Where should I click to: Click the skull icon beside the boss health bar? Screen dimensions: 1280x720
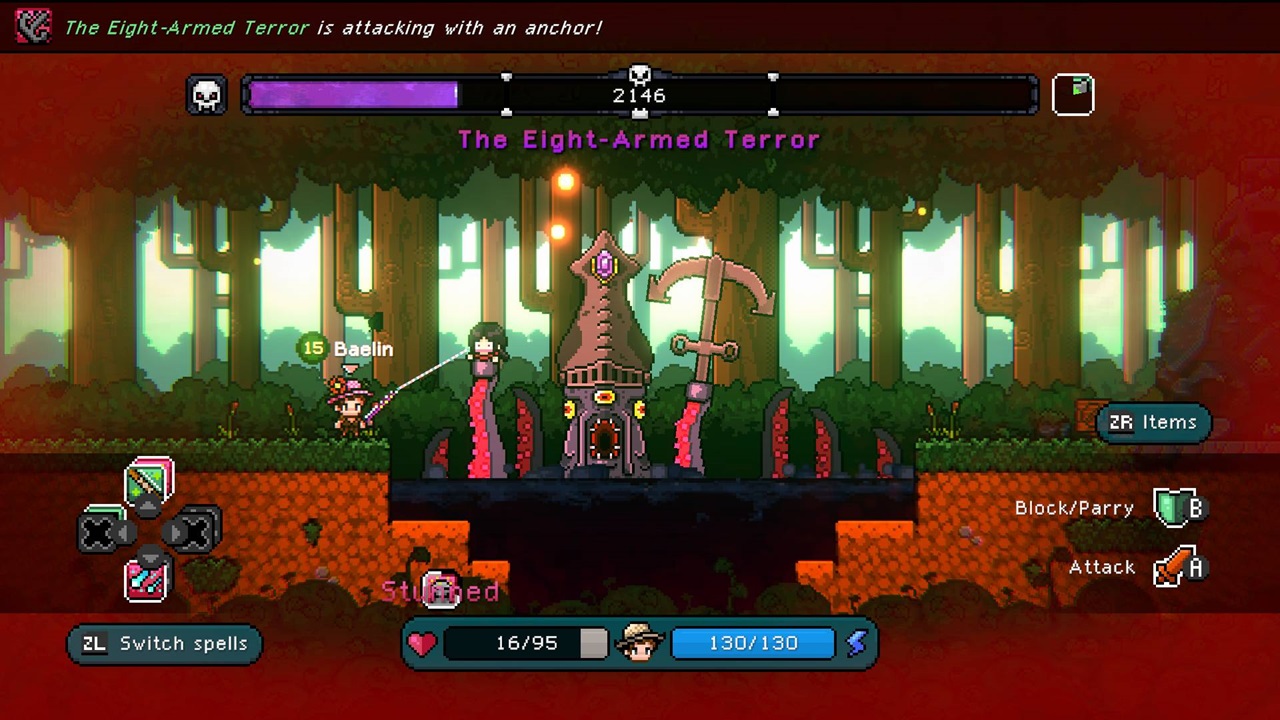pos(206,94)
